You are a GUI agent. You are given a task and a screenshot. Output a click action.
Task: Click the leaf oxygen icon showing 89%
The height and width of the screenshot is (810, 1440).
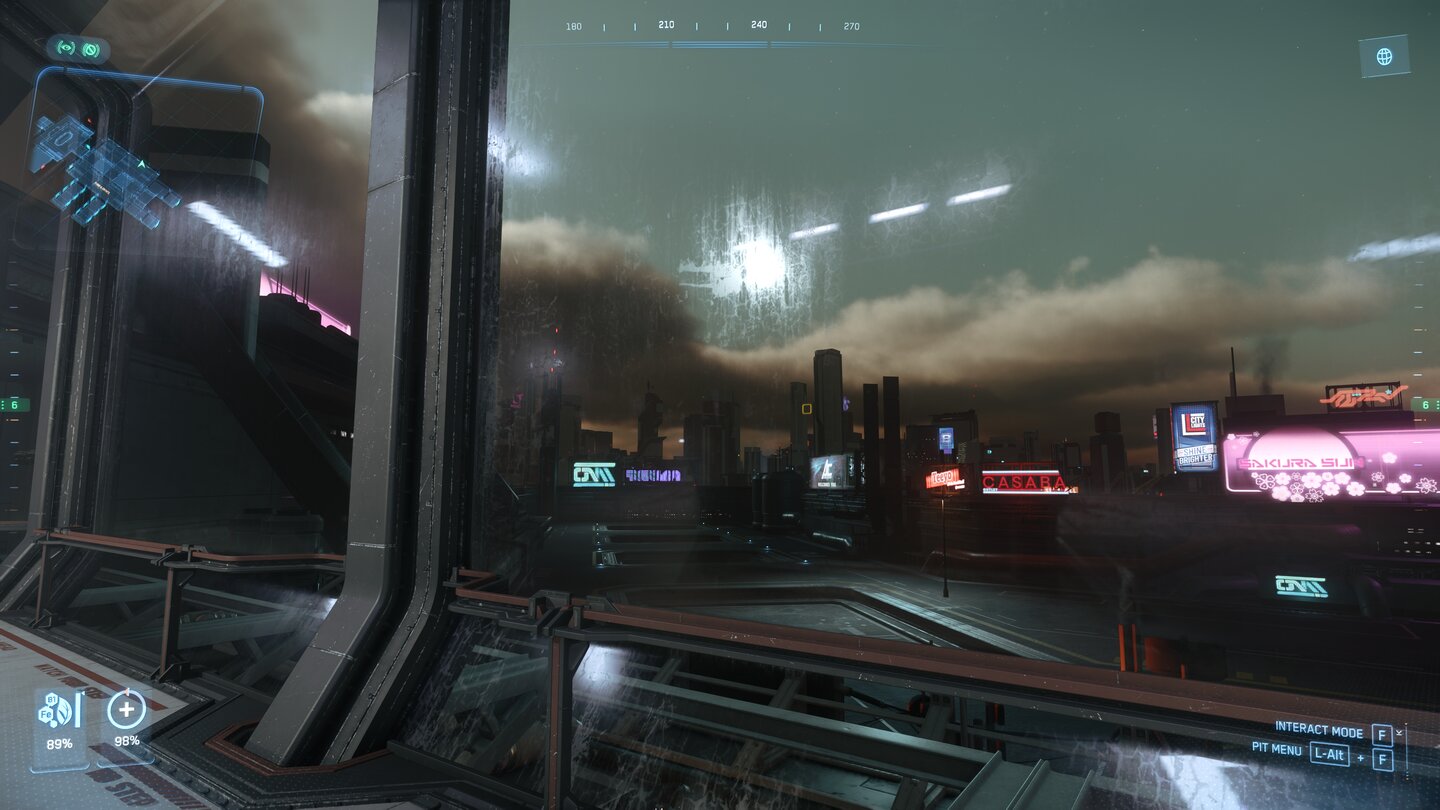point(62,709)
